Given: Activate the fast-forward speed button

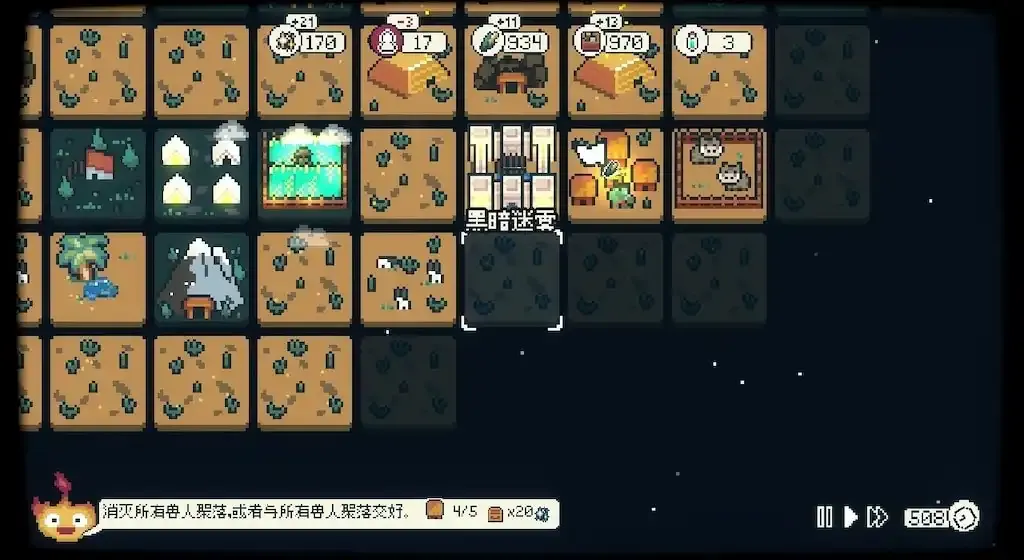Looking at the screenshot, I should pyautogui.click(x=877, y=517).
